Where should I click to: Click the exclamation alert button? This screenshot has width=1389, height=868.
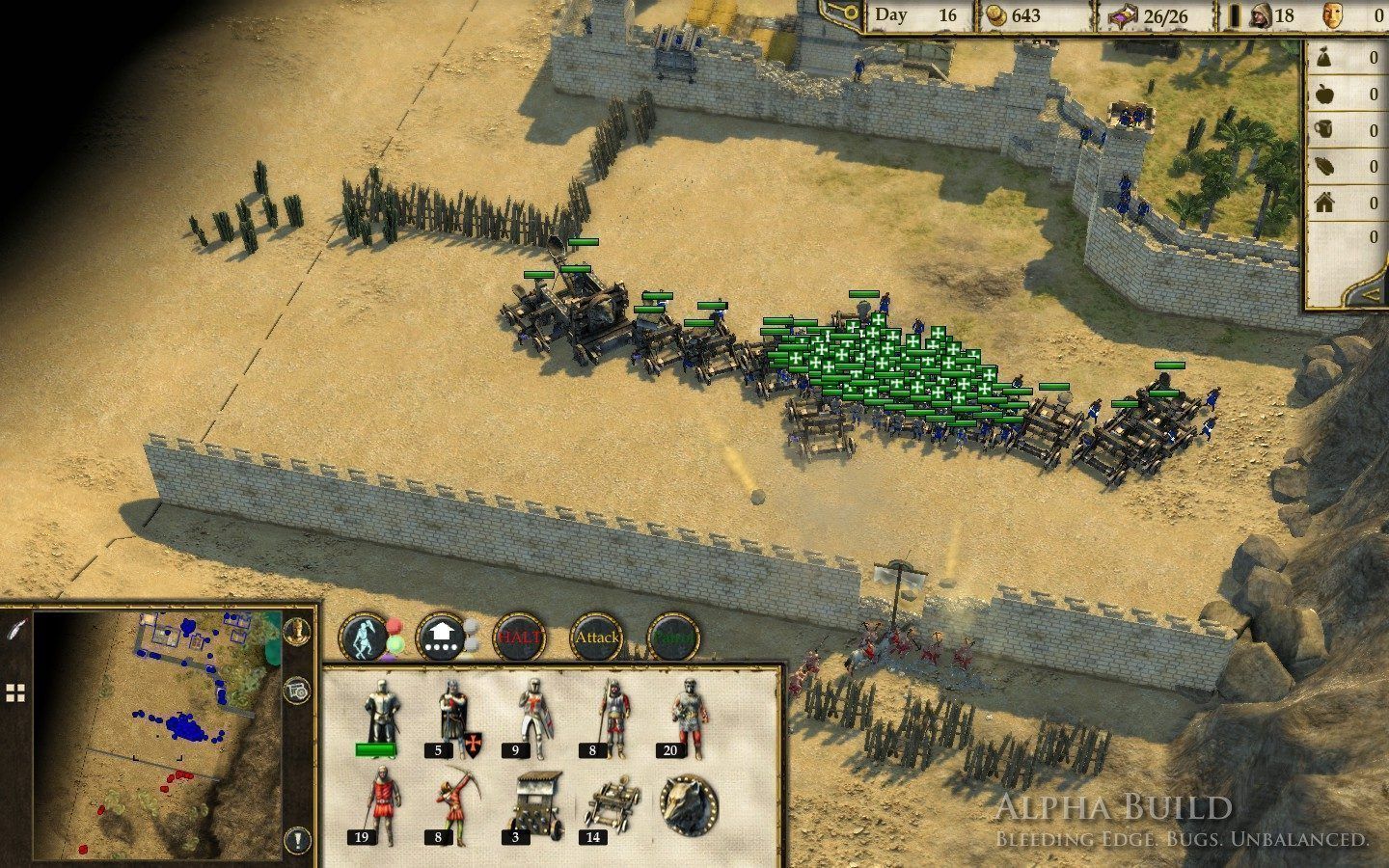click(298, 838)
